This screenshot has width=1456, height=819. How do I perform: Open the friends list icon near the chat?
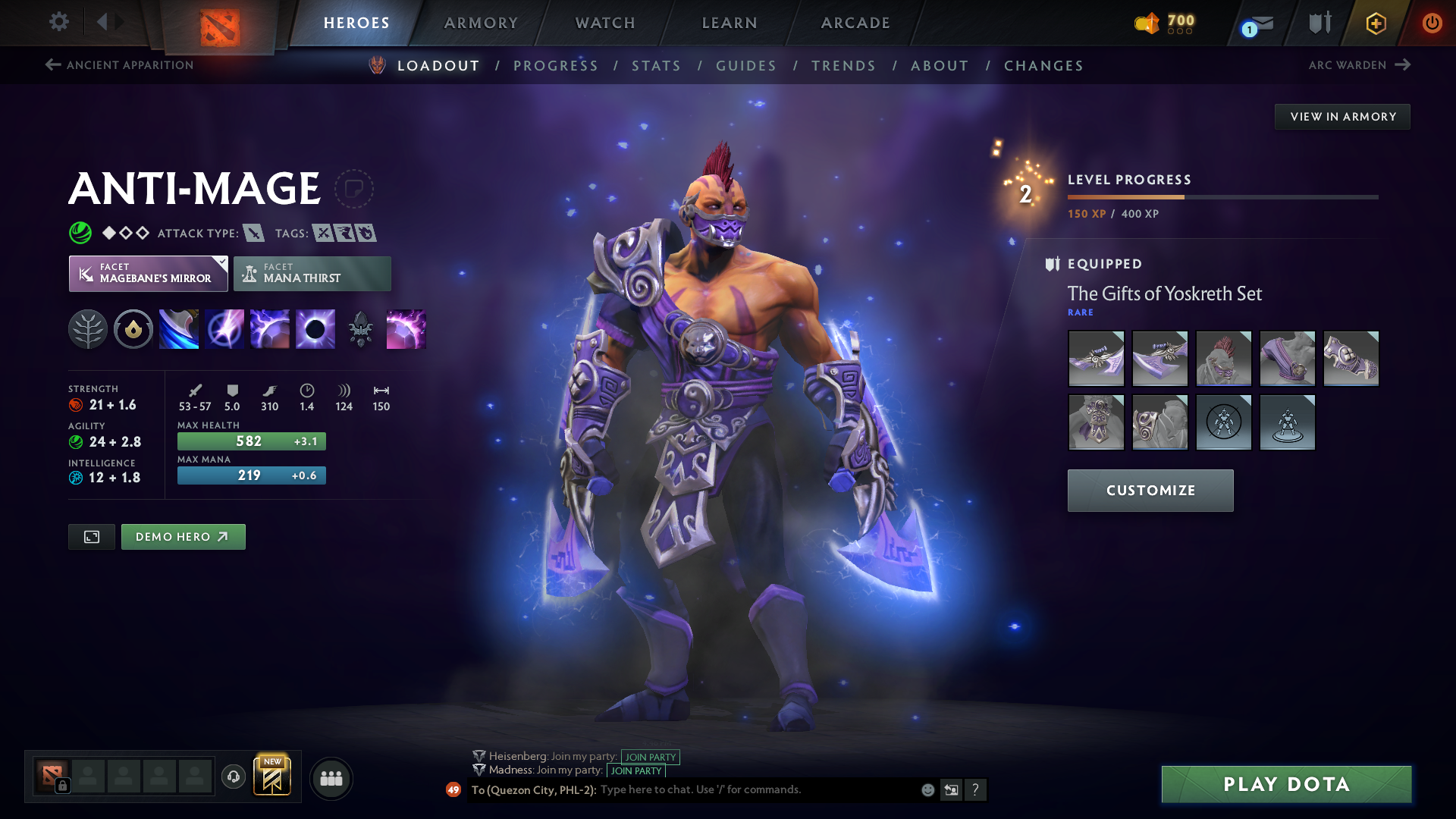(x=331, y=777)
